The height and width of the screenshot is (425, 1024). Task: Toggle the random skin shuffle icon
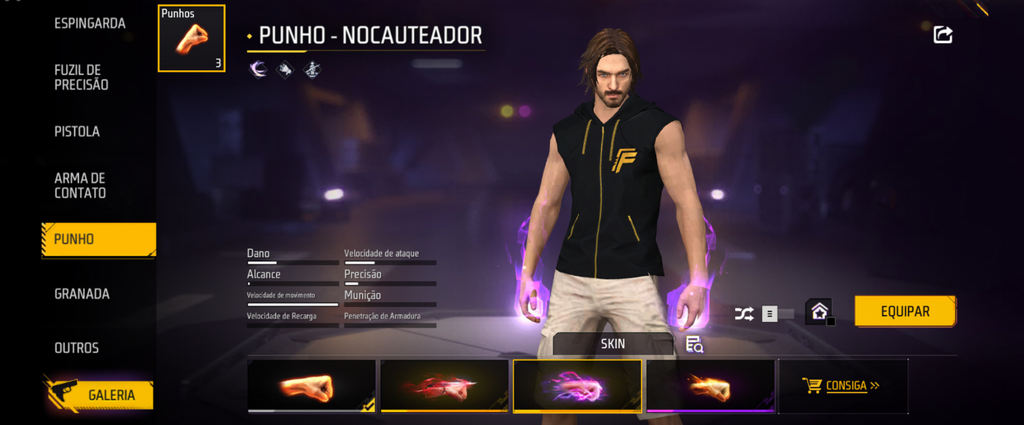[x=745, y=313]
